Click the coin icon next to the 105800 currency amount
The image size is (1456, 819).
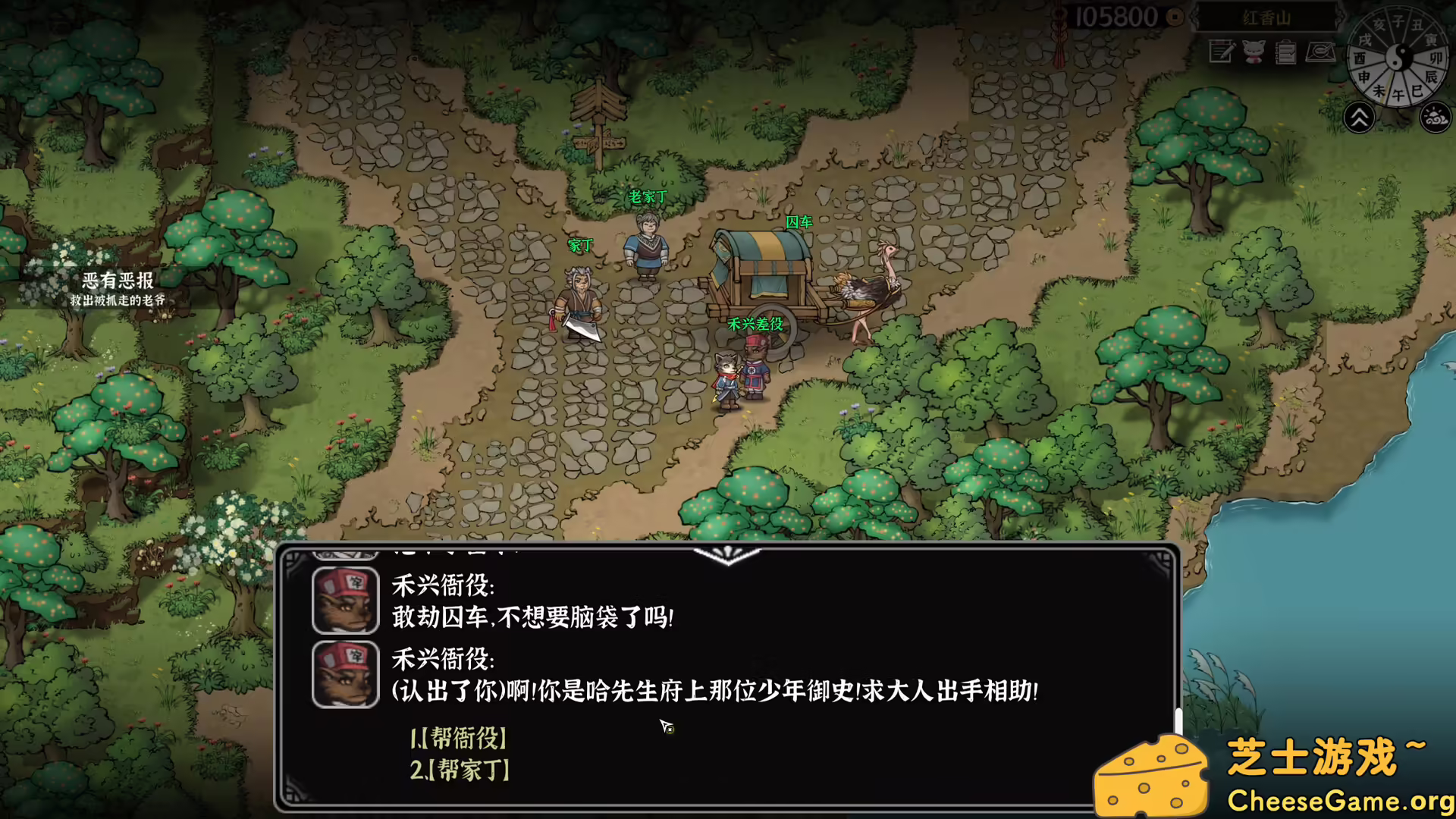[x=1175, y=16]
